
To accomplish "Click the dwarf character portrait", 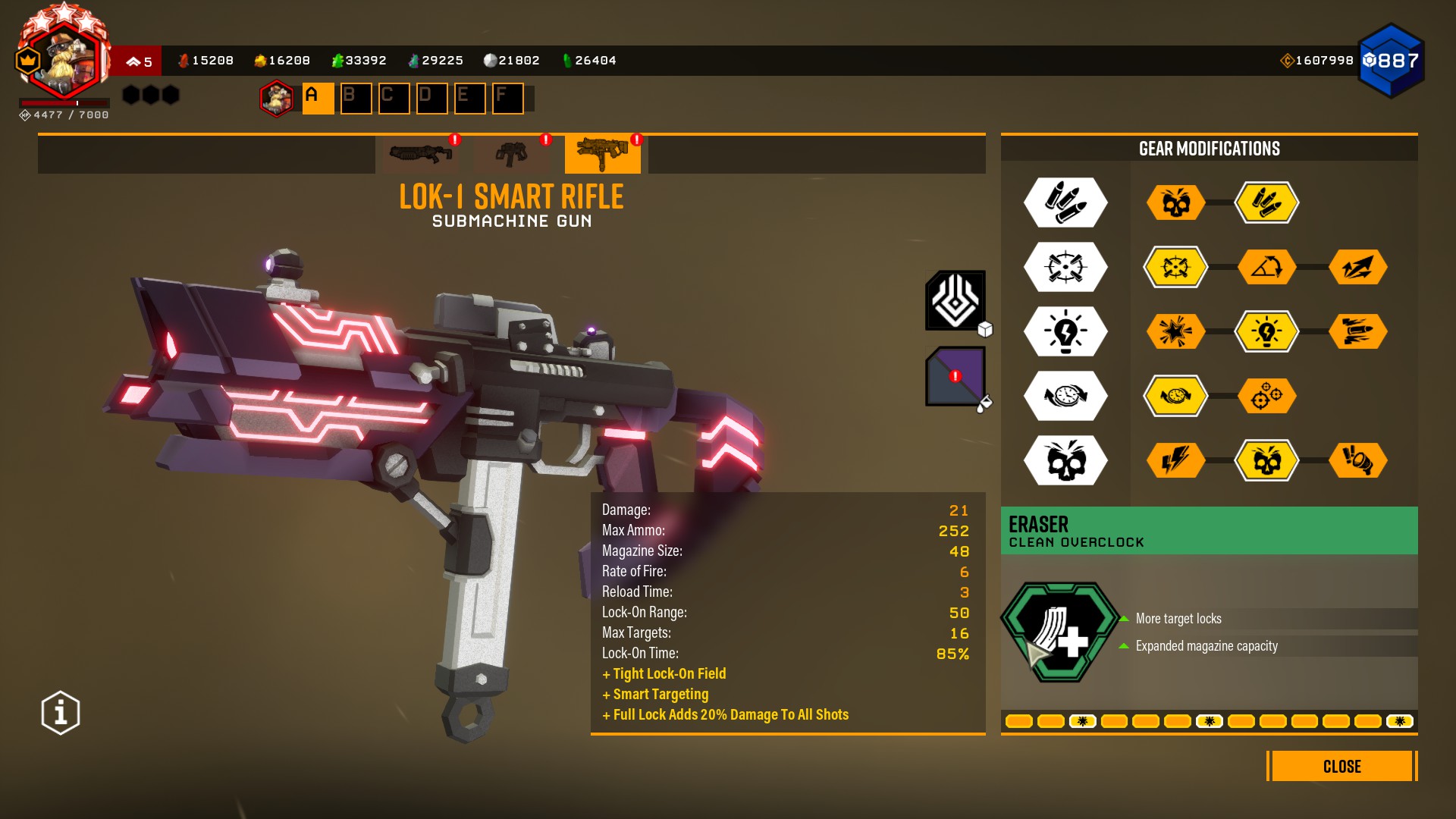I will (64, 61).
